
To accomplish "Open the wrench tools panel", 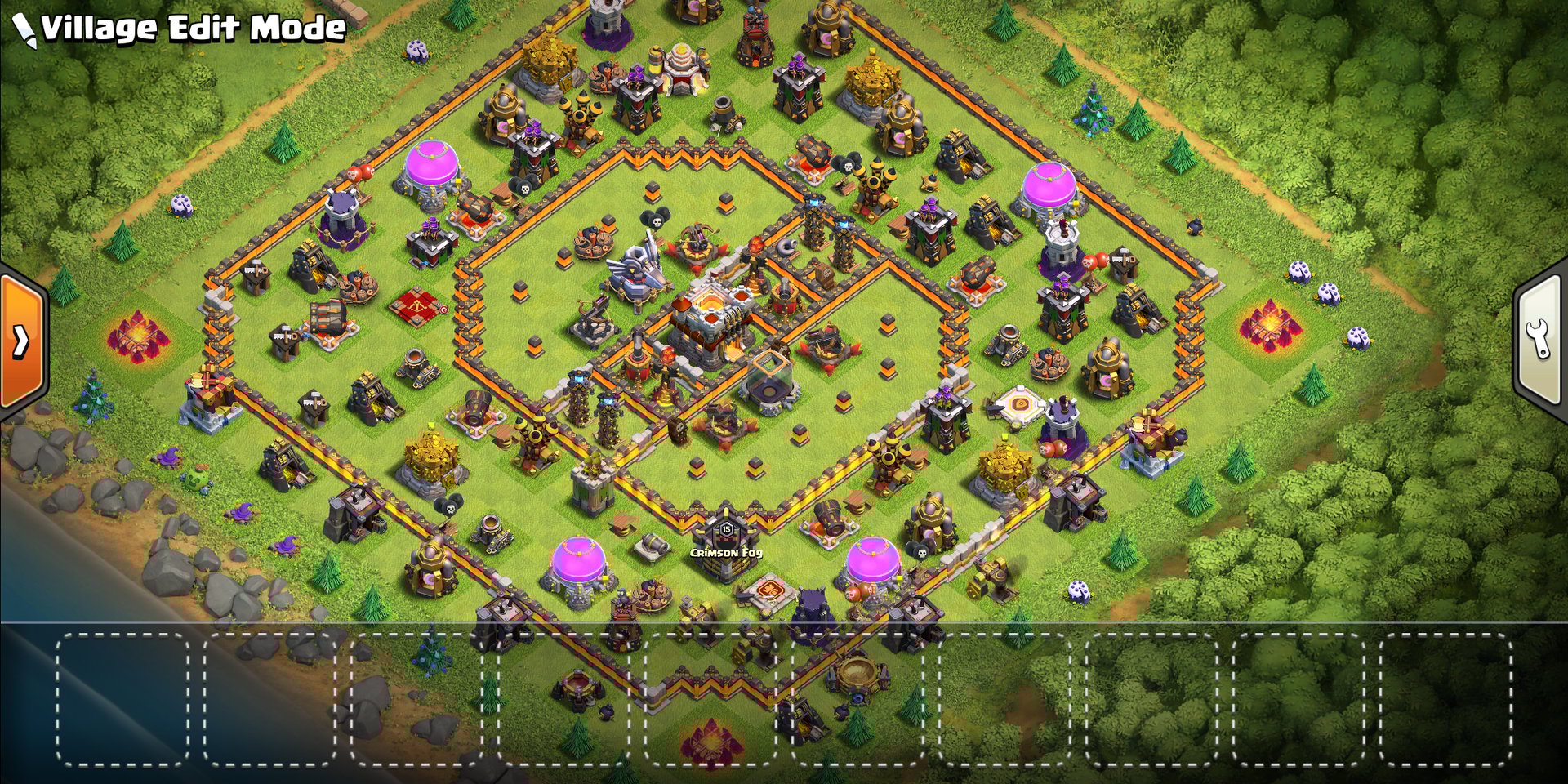I will pyautogui.click(x=1541, y=341).
